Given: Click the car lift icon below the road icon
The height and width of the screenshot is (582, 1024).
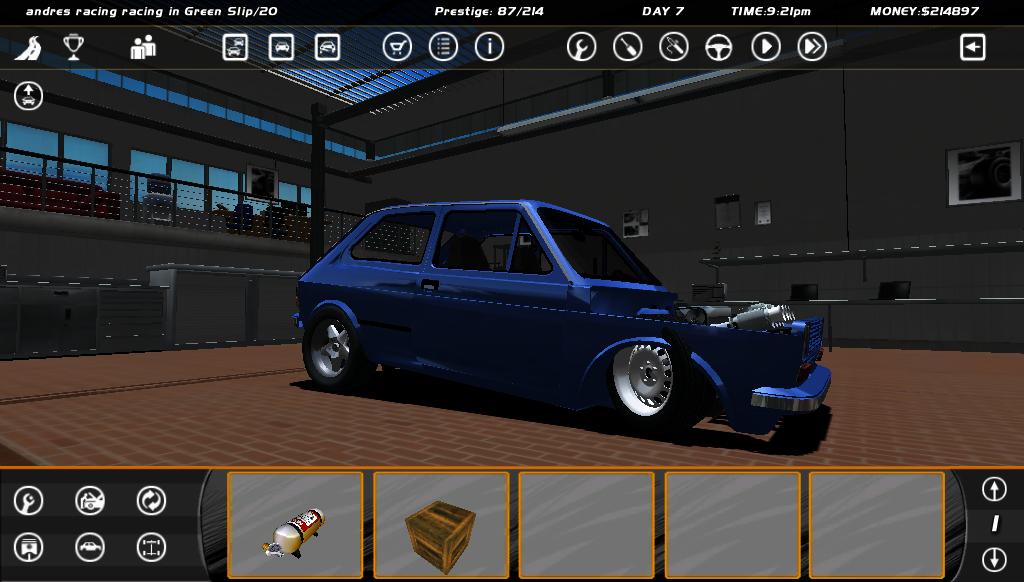Looking at the screenshot, I should point(29,96).
